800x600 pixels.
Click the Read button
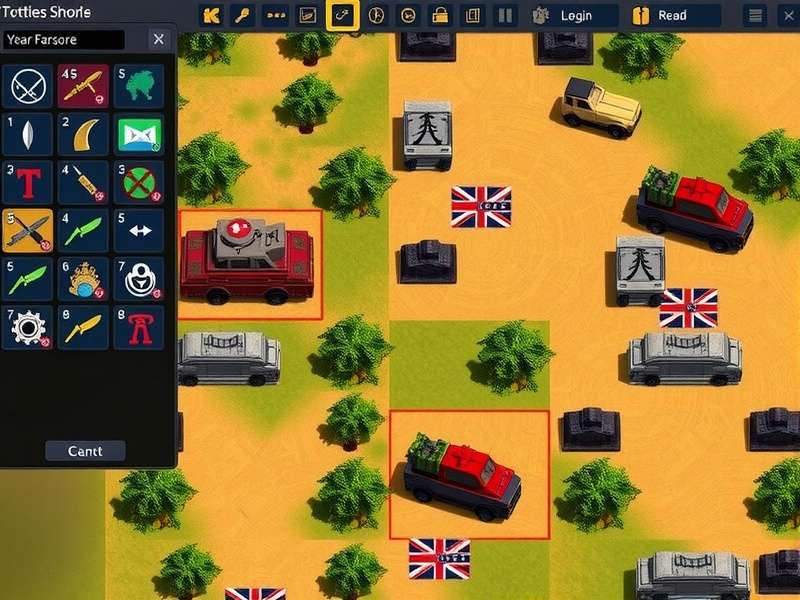coord(673,15)
